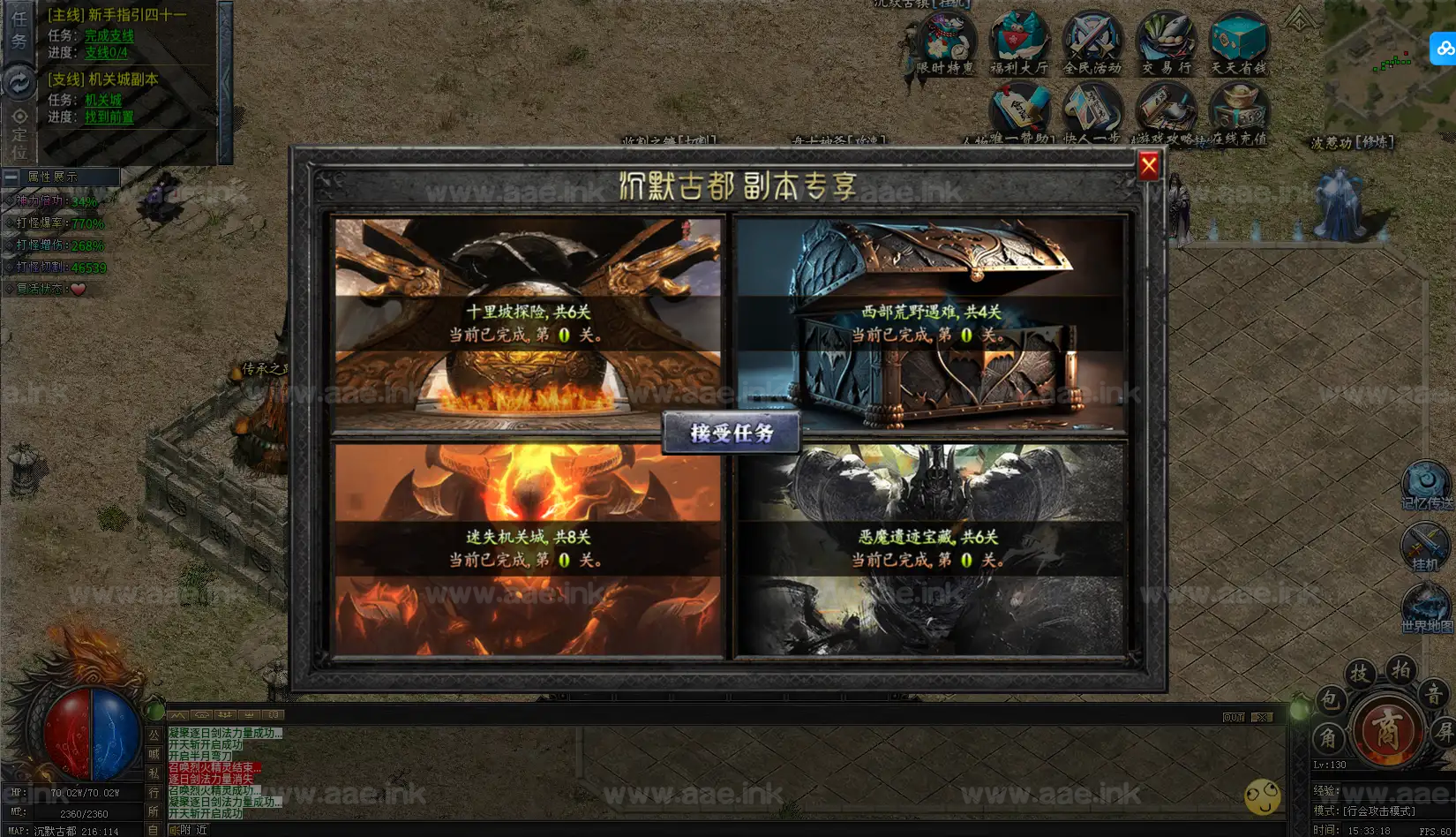Collapse the 属性展示 attribute panel
The width and height of the screenshot is (1456, 837).
[11, 177]
